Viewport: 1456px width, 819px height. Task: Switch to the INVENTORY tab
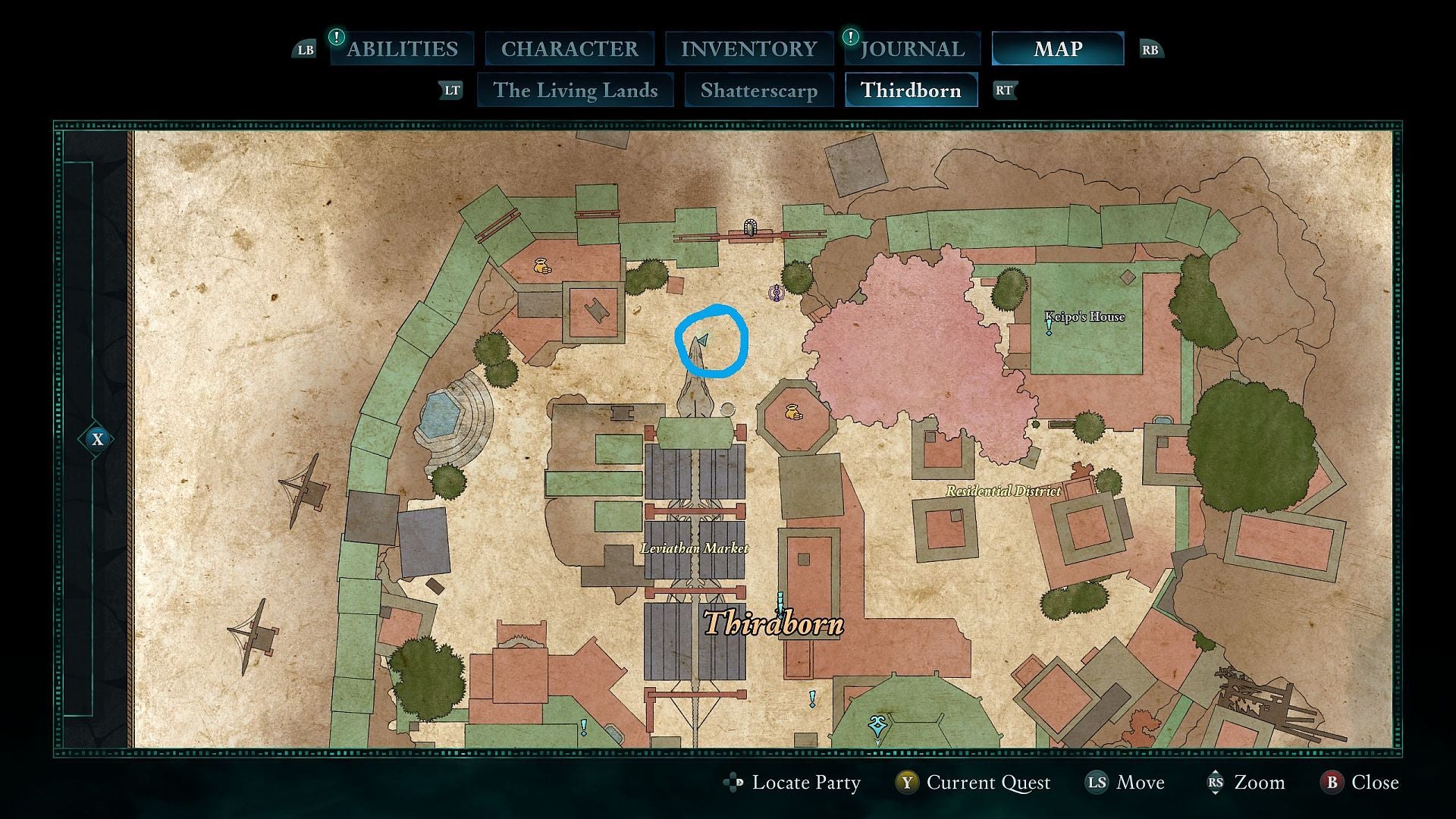click(749, 49)
